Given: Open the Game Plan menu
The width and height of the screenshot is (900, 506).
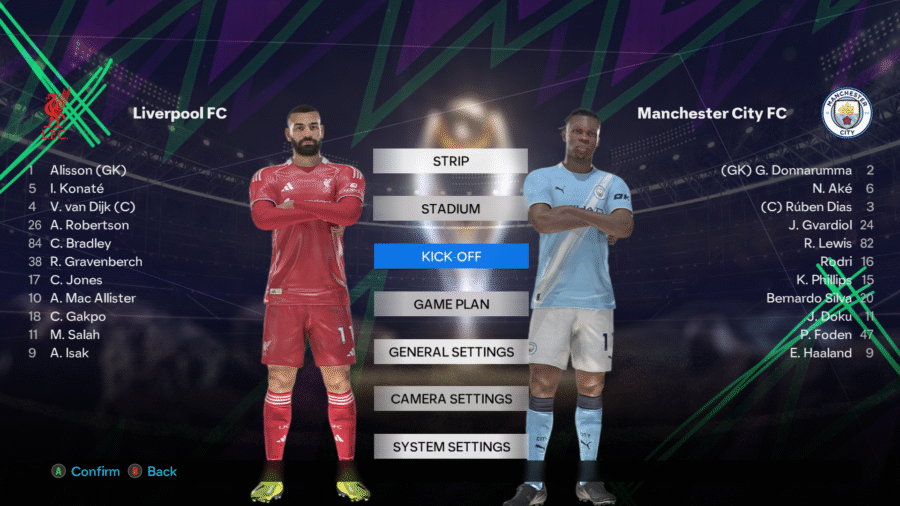Looking at the screenshot, I should point(450,304).
